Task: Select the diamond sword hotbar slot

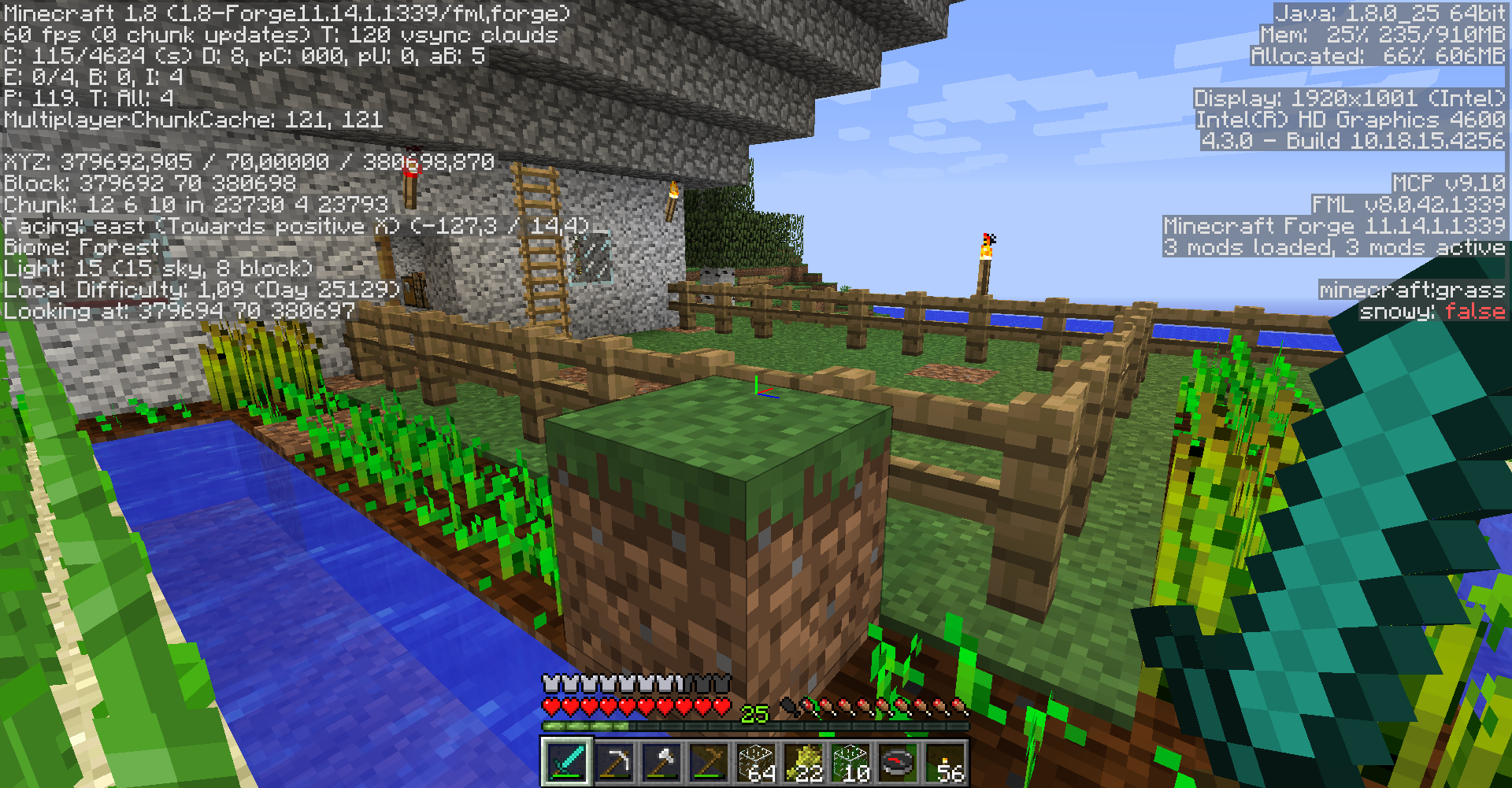Action: point(566,761)
